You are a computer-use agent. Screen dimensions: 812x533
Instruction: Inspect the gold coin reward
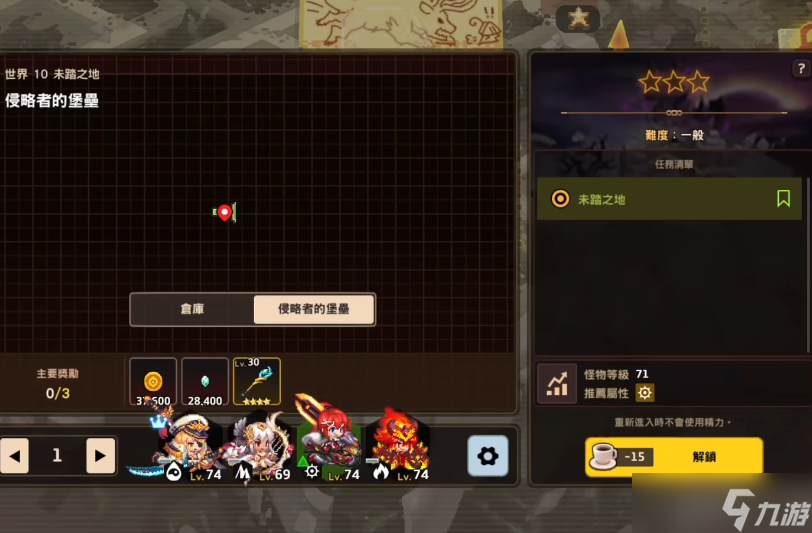(x=153, y=382)
